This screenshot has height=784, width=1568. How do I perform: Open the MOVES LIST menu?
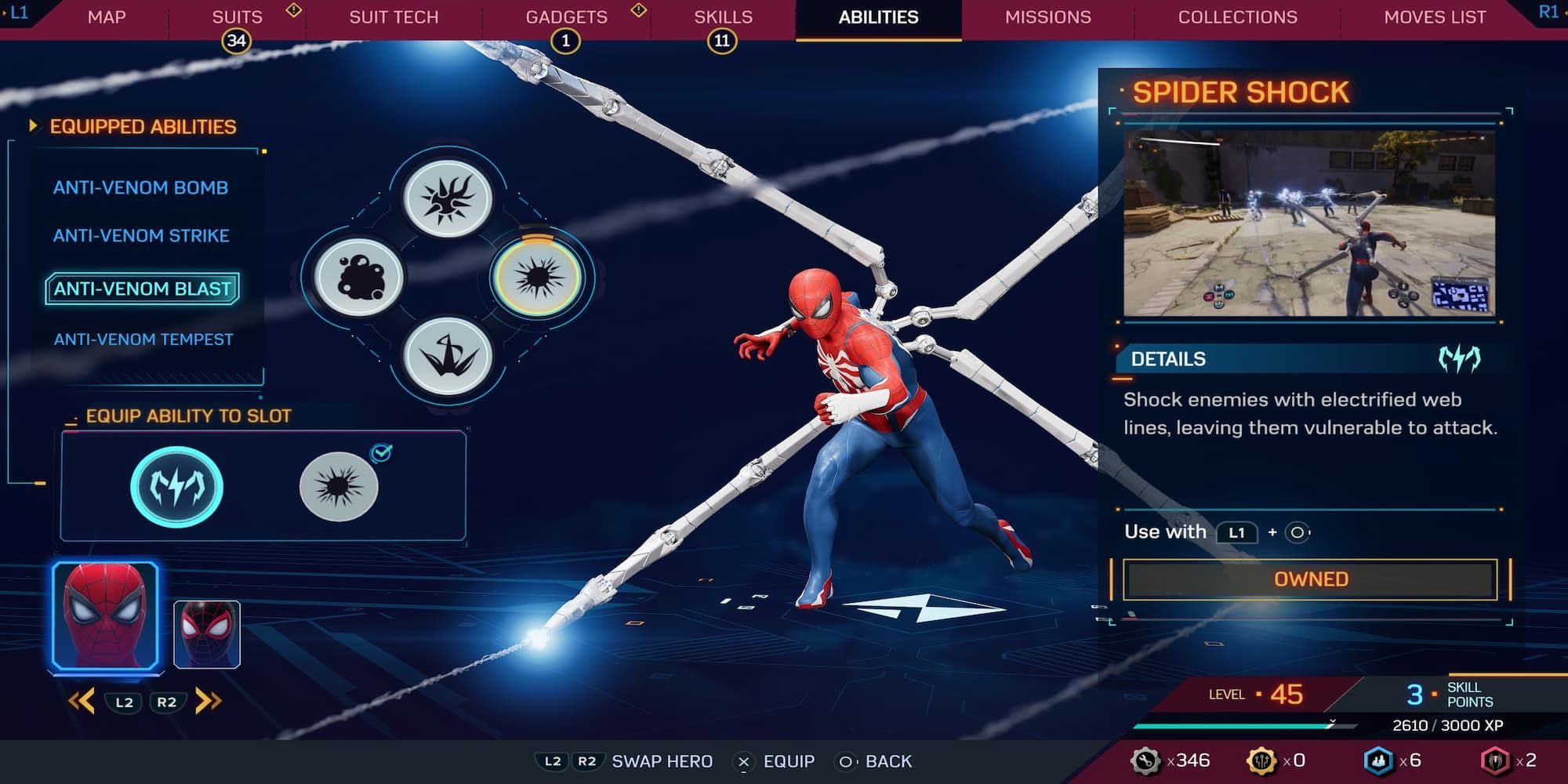click(x=1435, y=16)
